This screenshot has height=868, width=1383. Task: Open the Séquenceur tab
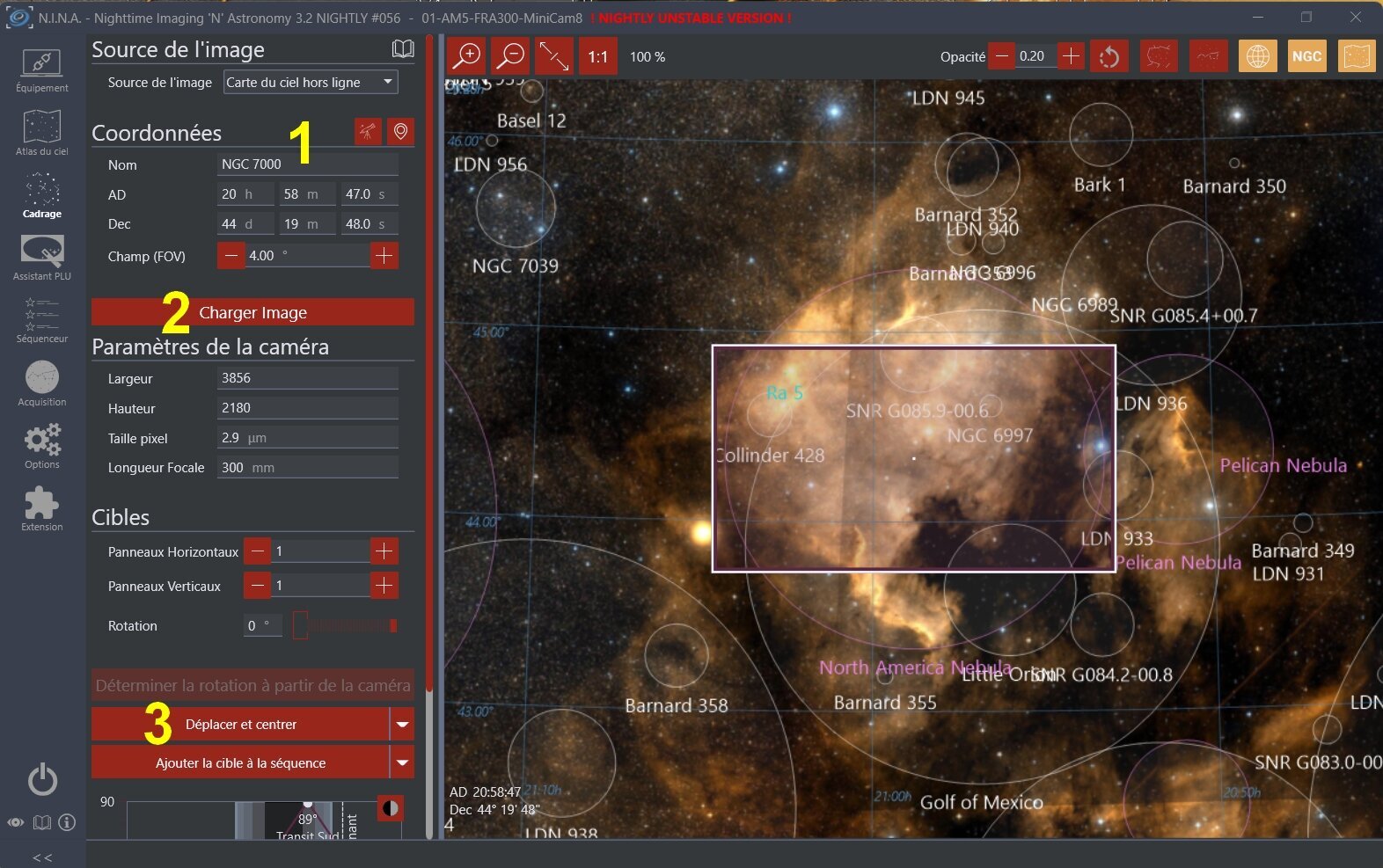pyautogui.click(x=41, y=321)
